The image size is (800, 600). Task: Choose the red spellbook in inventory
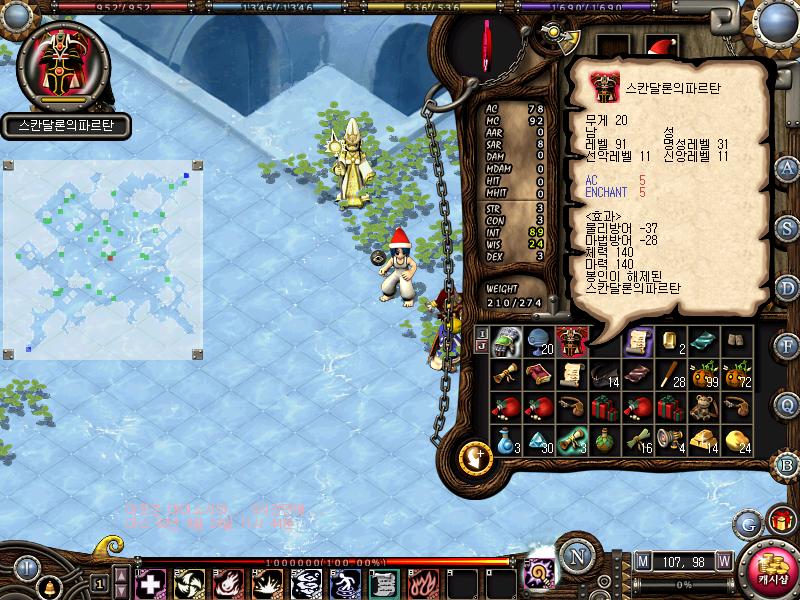[x=539, y=375]
